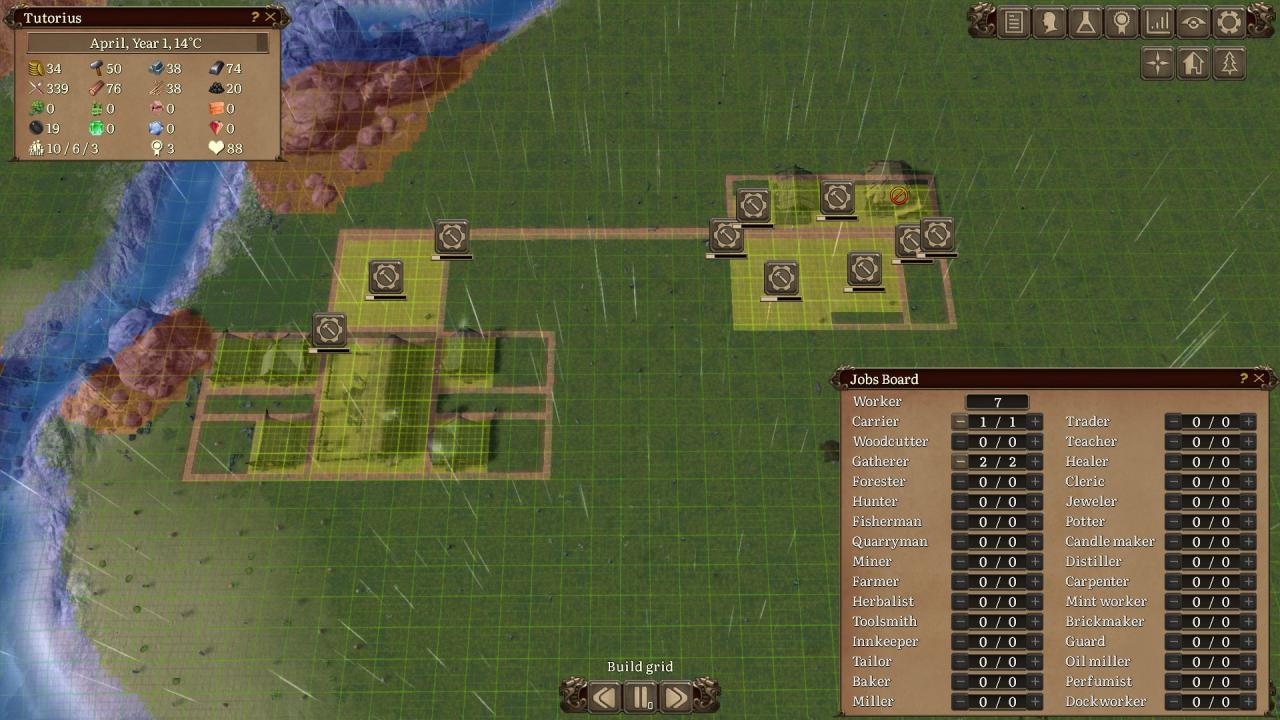Show the bar chart statistics
This screenshot has width=1280, height=720.
click(1158, 22)
